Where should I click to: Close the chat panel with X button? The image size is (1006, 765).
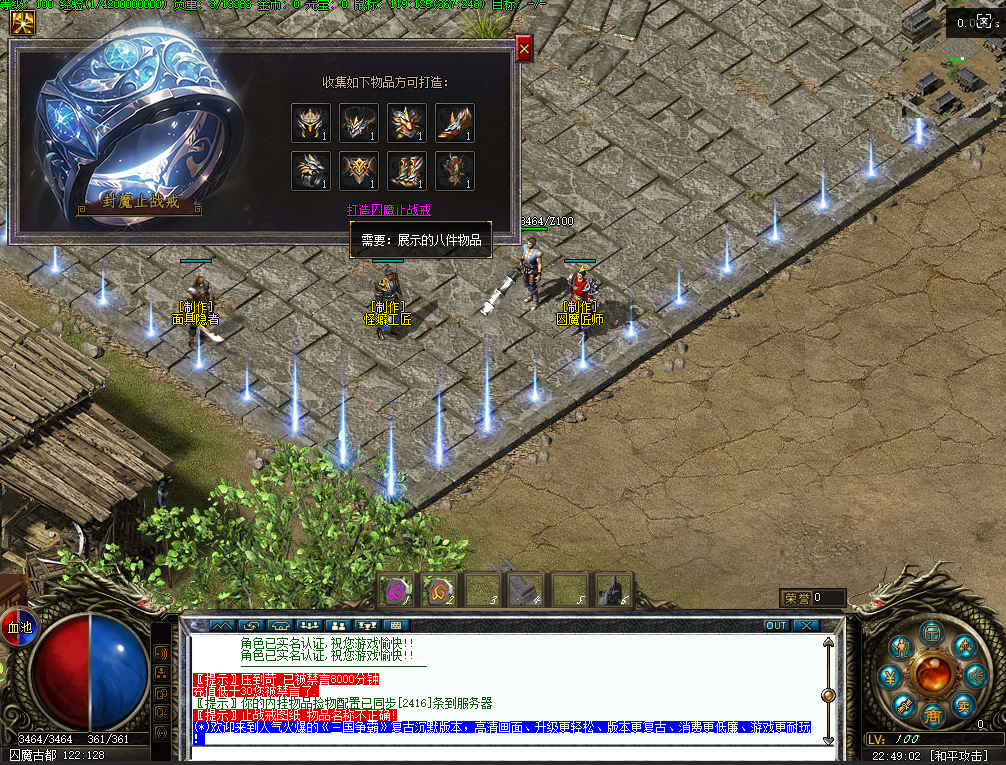point(806,625)
